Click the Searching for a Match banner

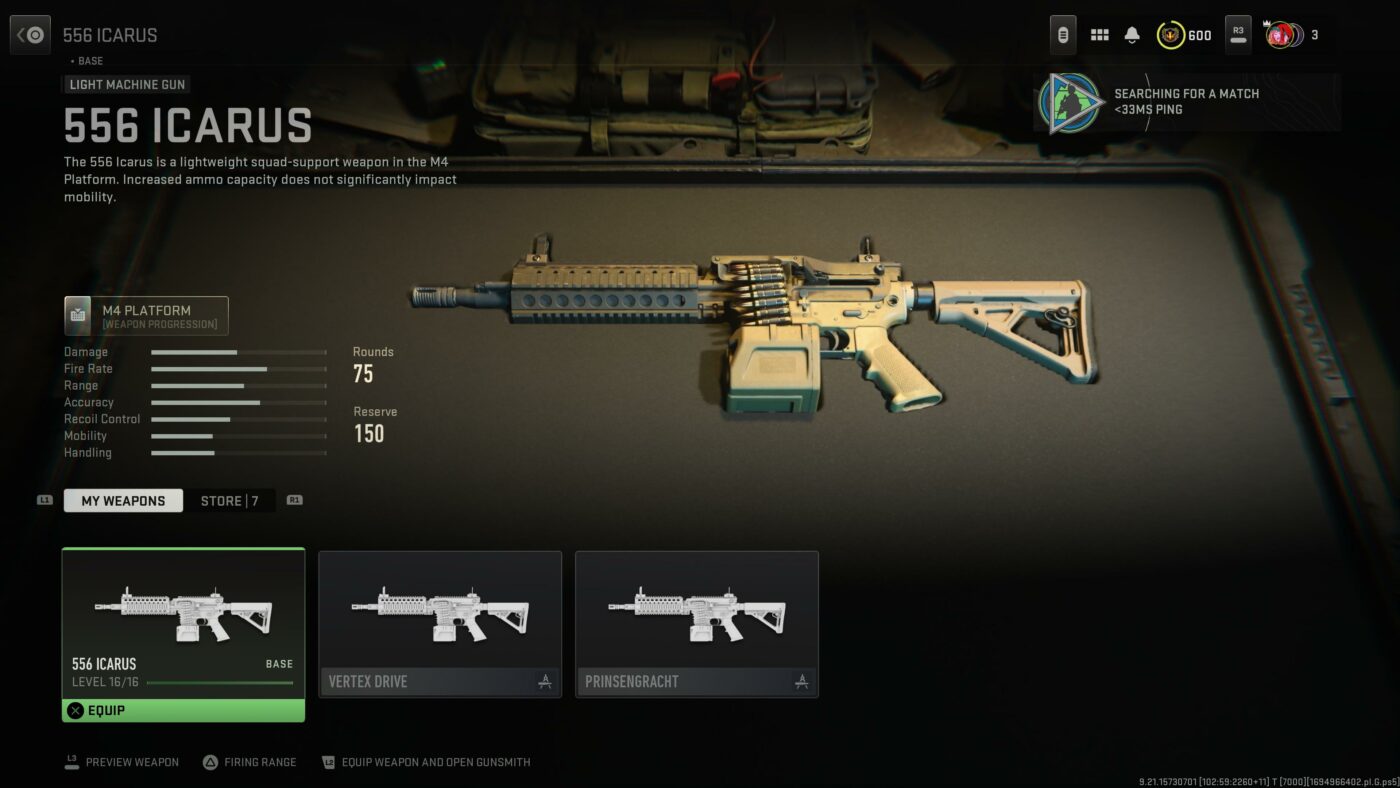click(1186, 100)
